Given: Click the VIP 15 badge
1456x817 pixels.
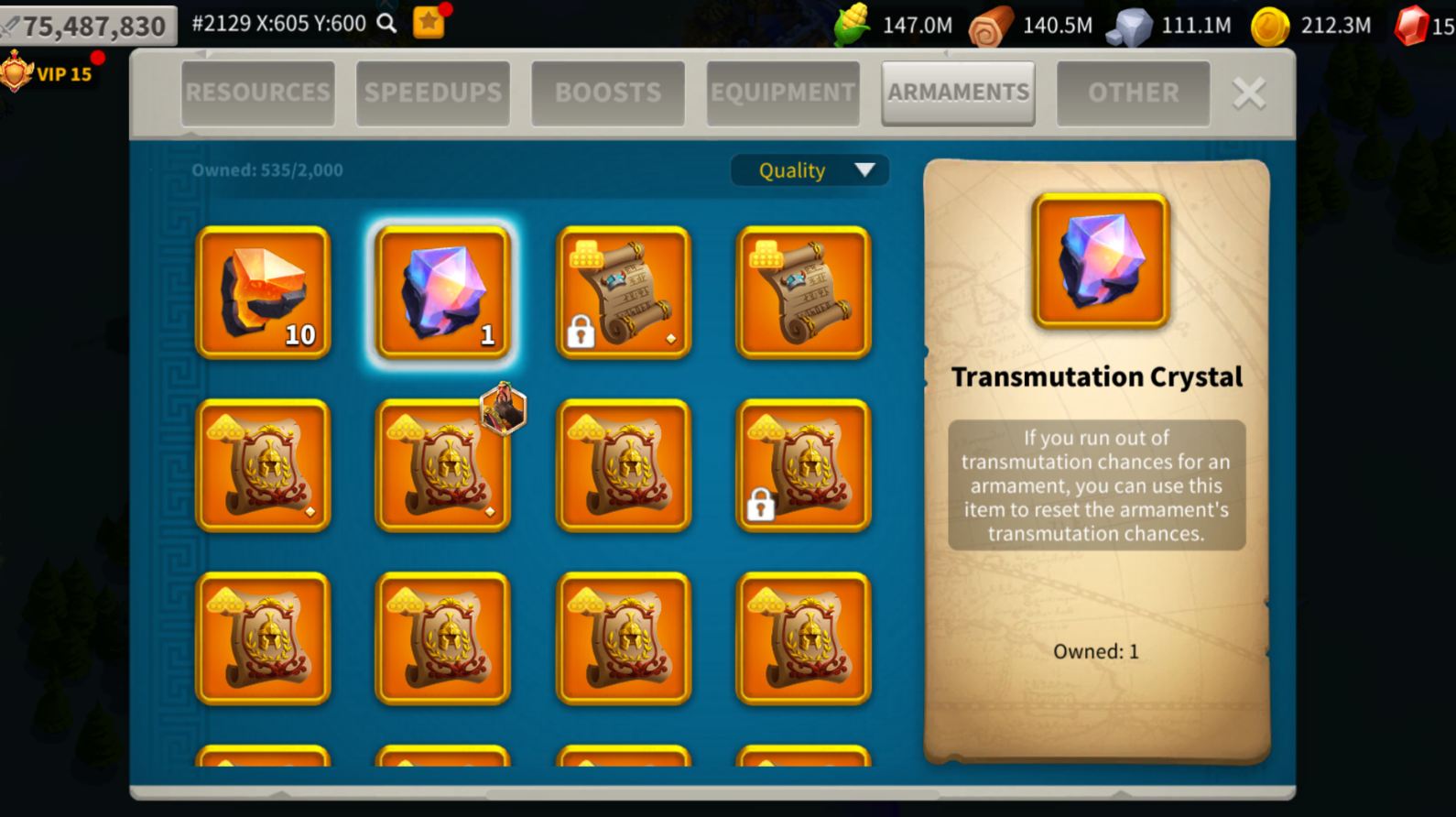Looking at the screenshot, I should 53,73.
